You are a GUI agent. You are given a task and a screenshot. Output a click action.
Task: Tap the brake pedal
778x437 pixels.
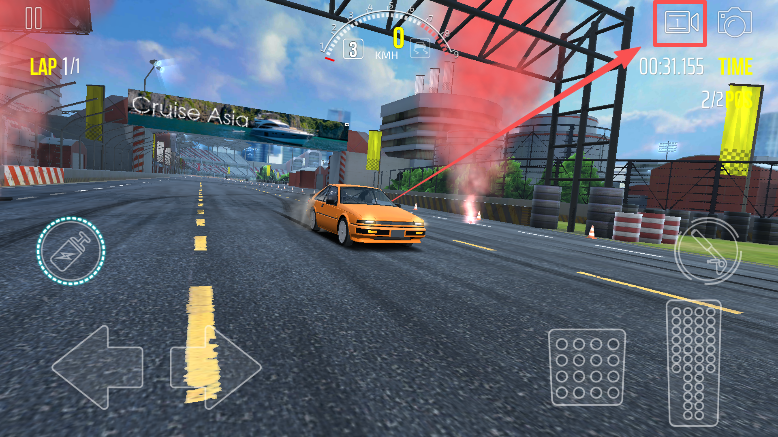click(x=586, y=367)
